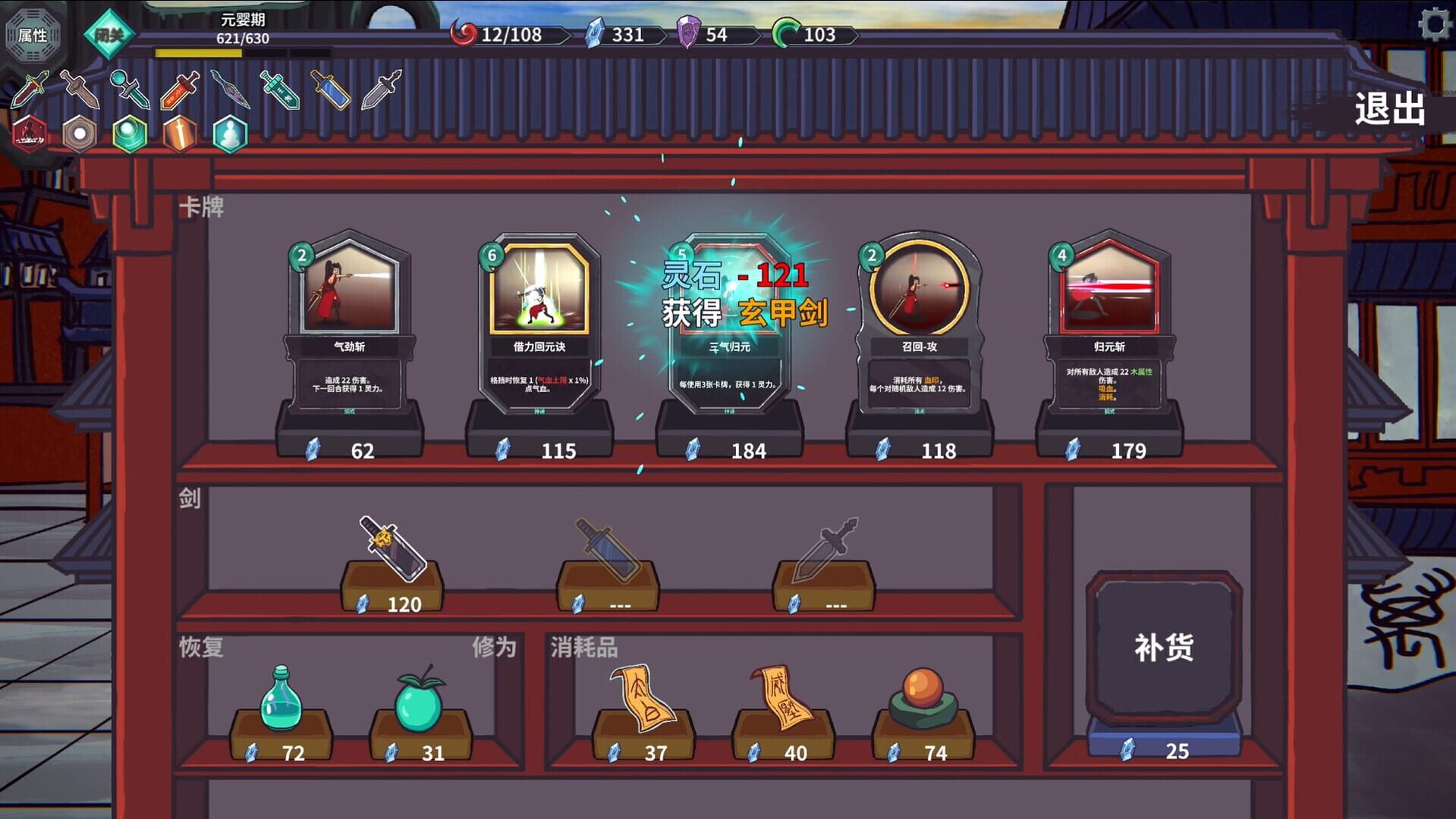Click the purple shield currency icon
Image resolution: width=1456 pixels, height=819 pixels.
pos(686,34)
